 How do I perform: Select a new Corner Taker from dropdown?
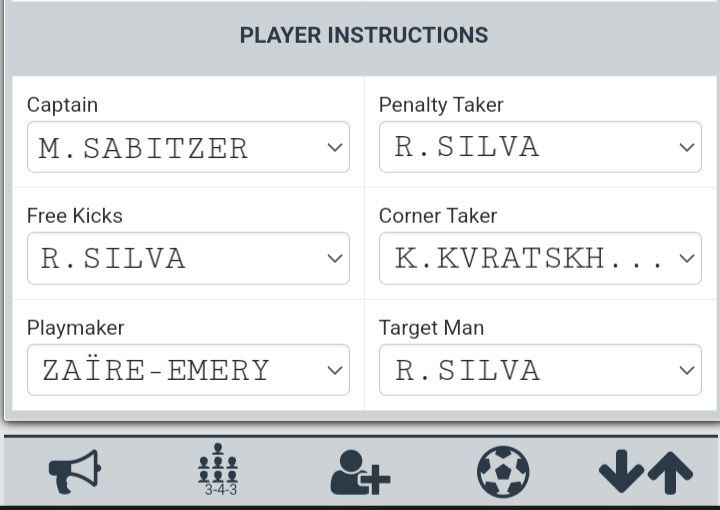coord(540,258)
